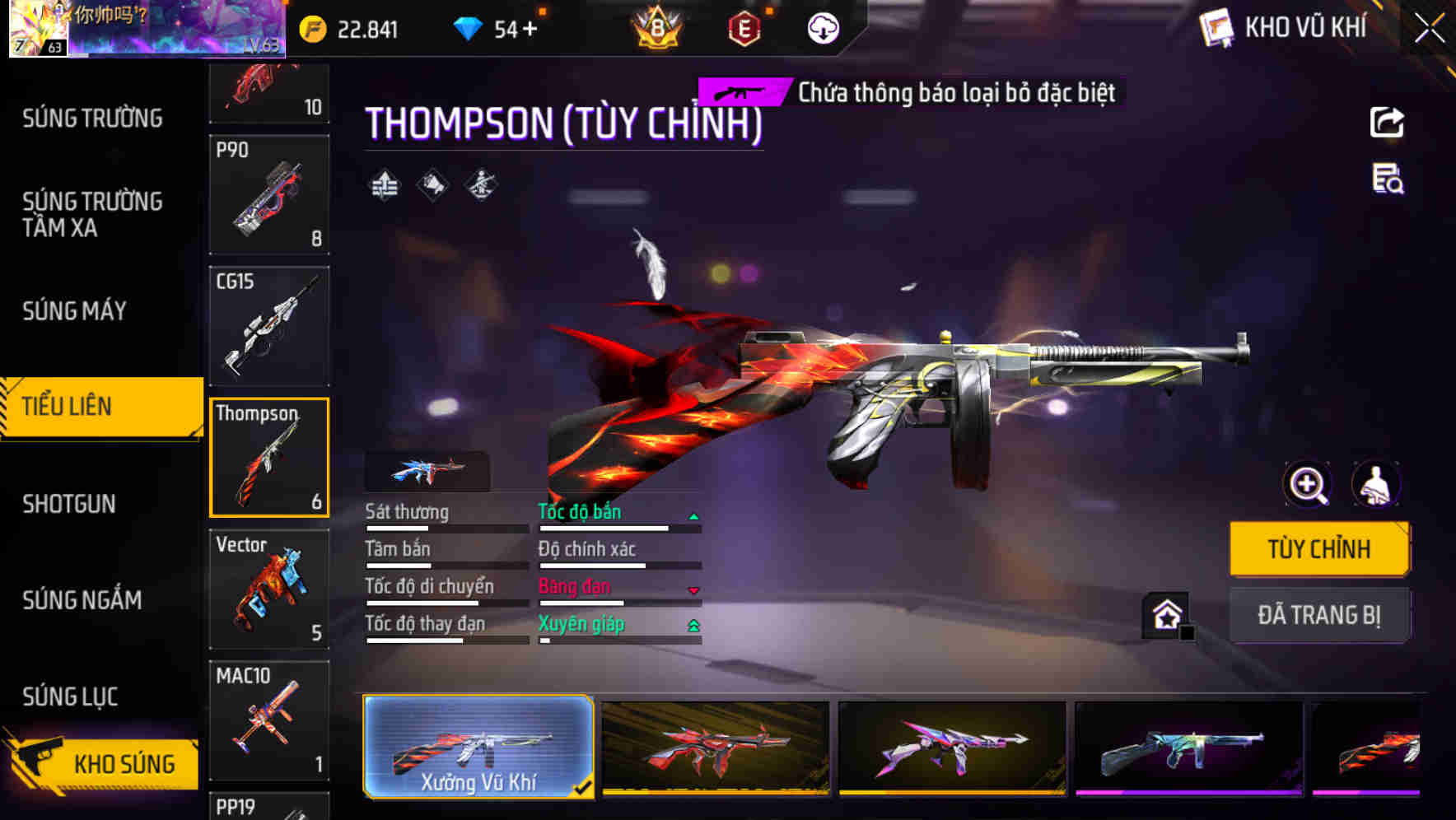The height and width of the screenshot is (820, 1456).
Task: Click the home/favorite icon near Đã Trang Bị
Action: coord(1166,615)
